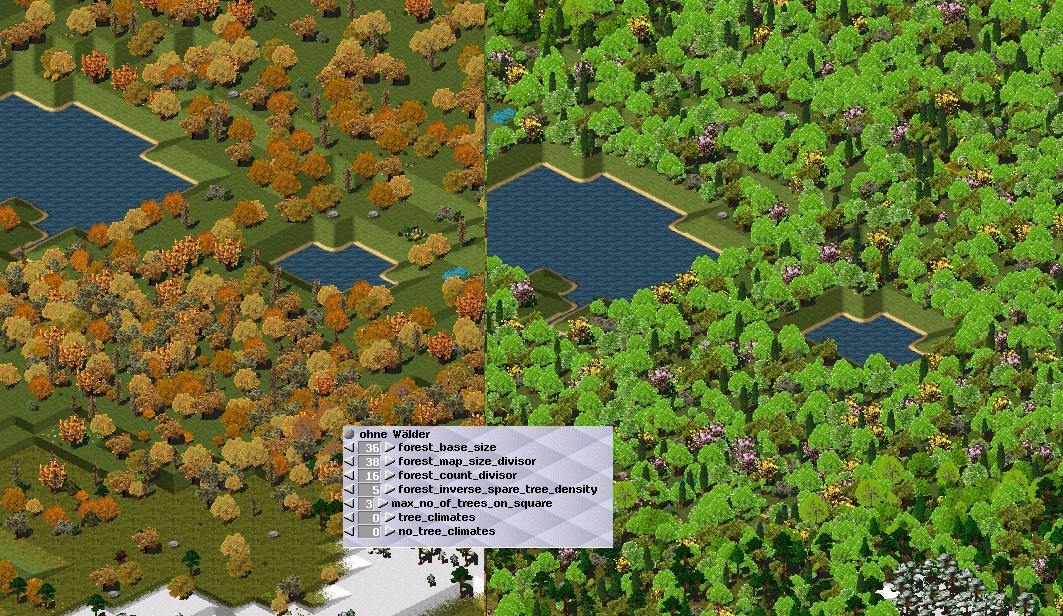
Task: Decrease the tree_climates value
Action: (350, 518)
